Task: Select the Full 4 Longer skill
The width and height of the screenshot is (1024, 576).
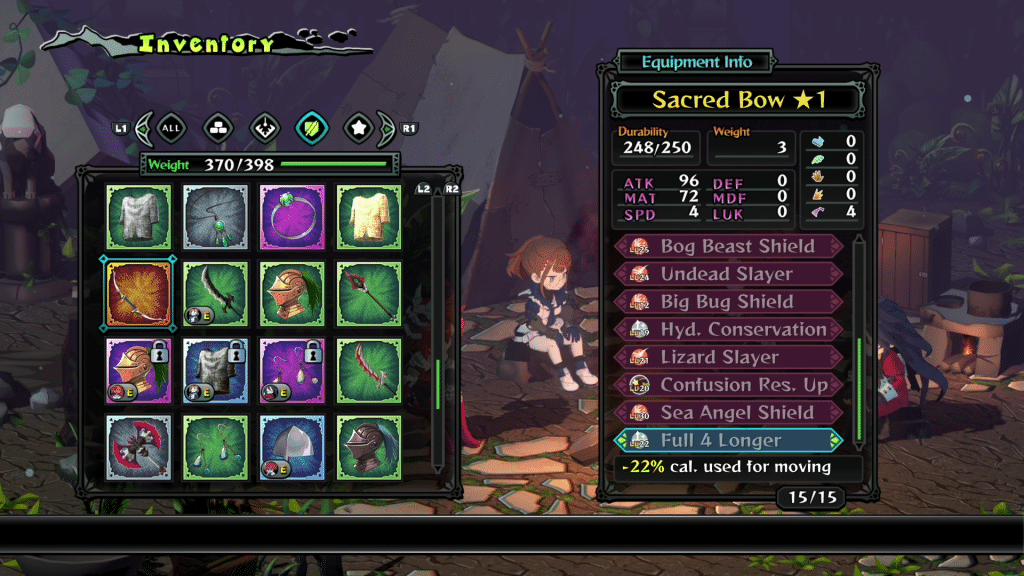Action: pos(730,440)
